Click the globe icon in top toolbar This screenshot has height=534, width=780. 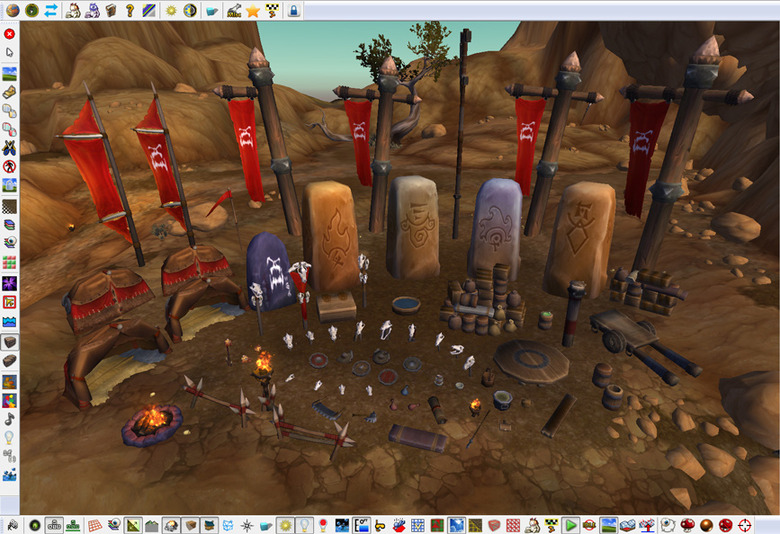coord(13,10)
